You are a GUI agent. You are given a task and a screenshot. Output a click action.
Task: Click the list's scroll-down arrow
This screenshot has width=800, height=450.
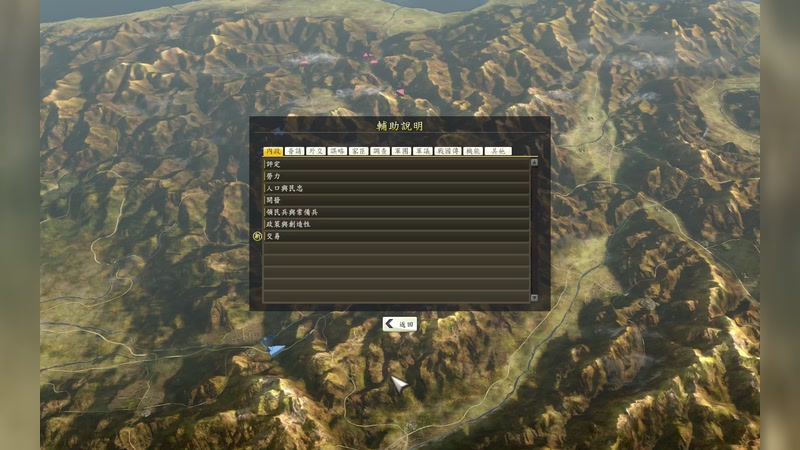tap(534, 297)
